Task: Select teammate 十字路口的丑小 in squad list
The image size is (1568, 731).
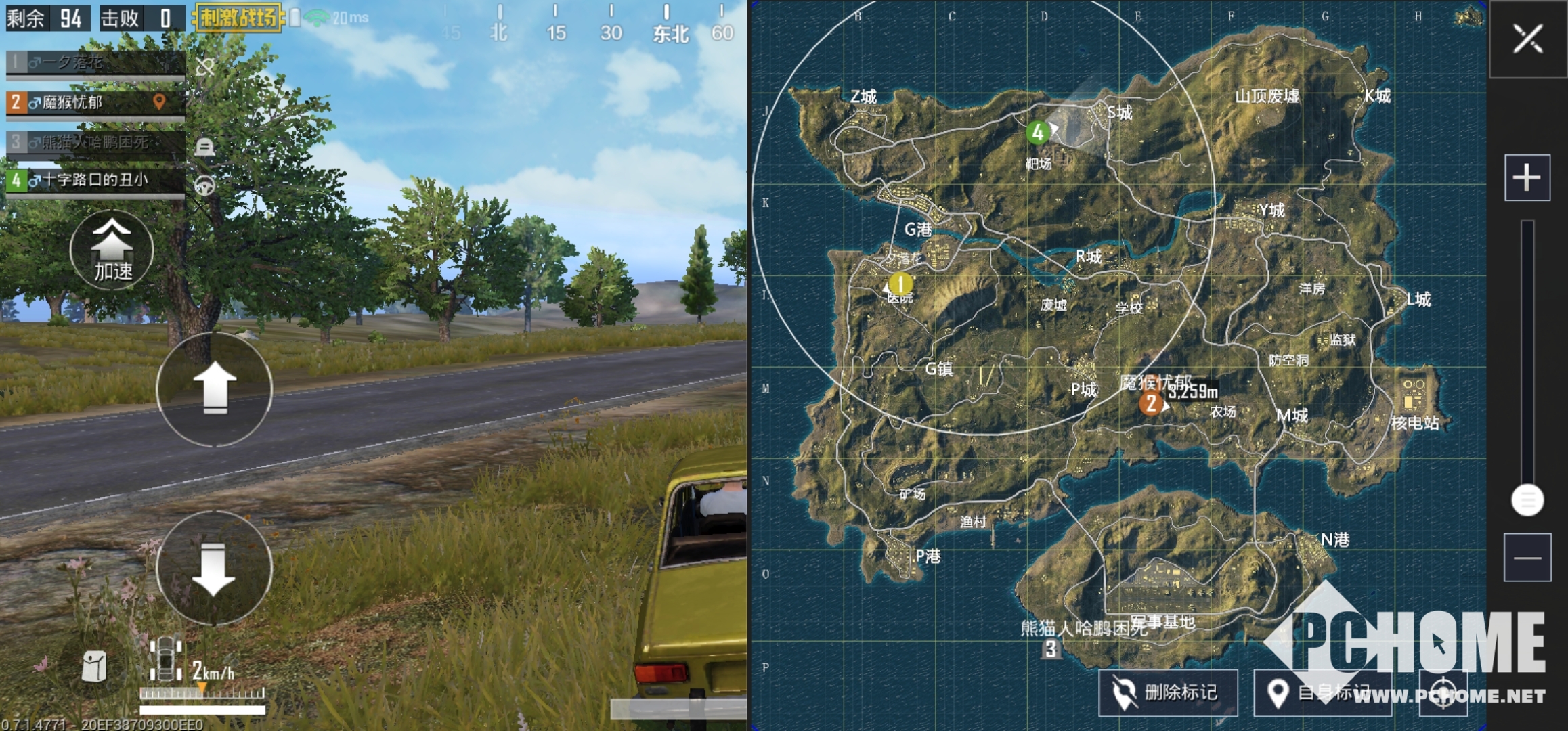Action: (95, 180)
